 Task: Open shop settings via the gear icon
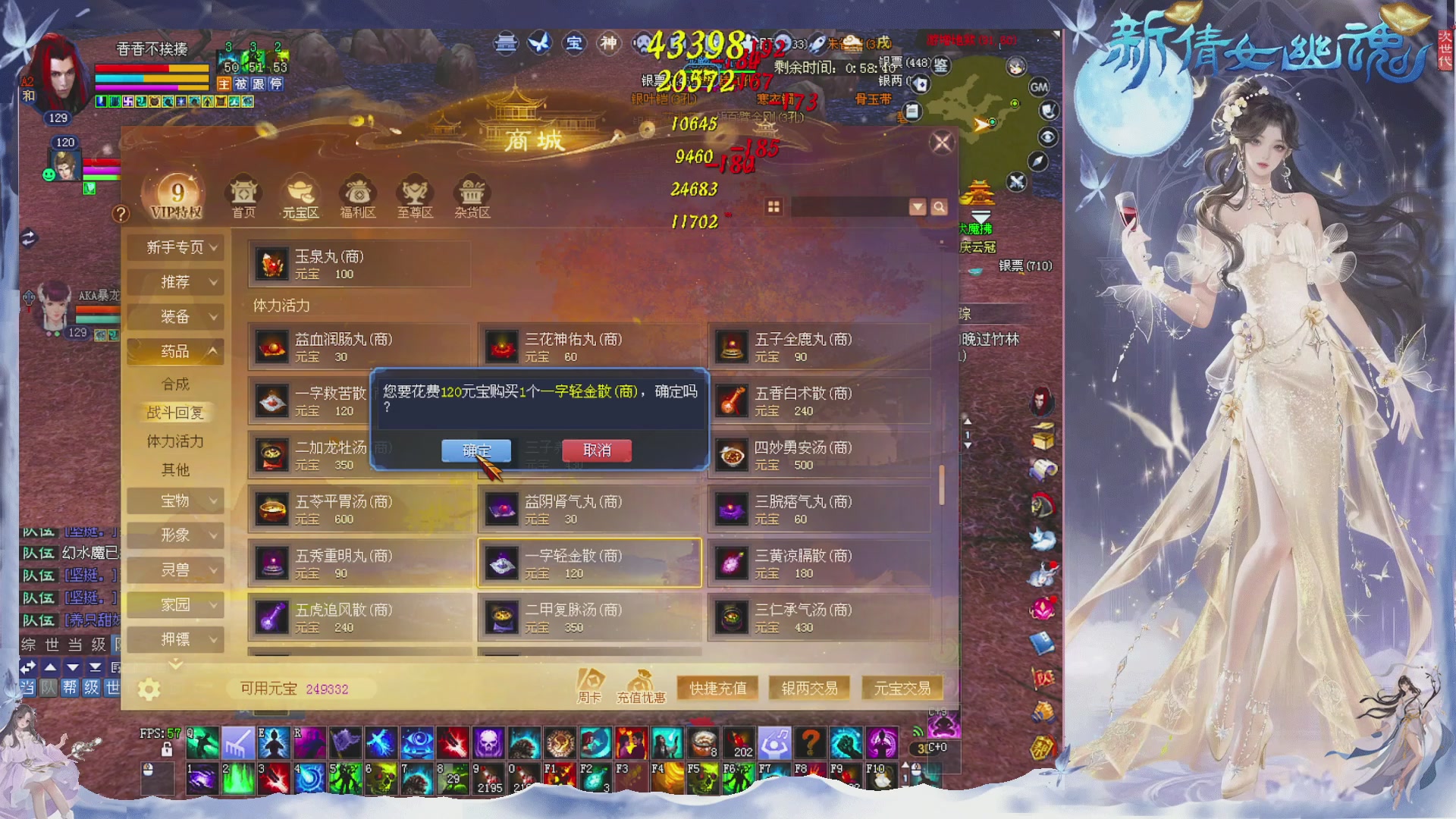149,689
